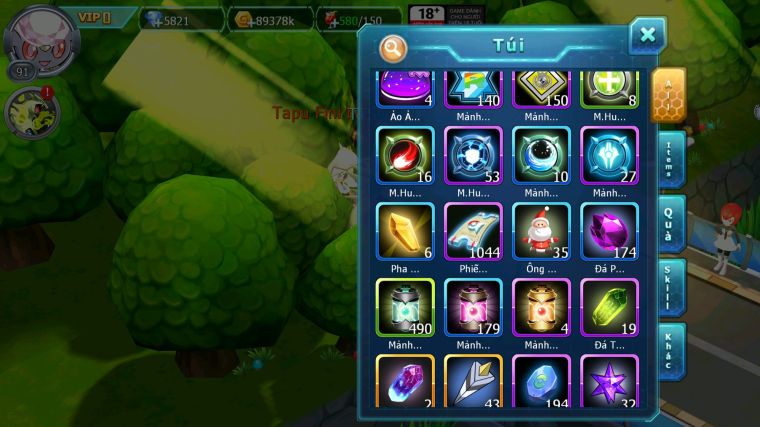Switch to the Khác tab

[x=671, y=351]
